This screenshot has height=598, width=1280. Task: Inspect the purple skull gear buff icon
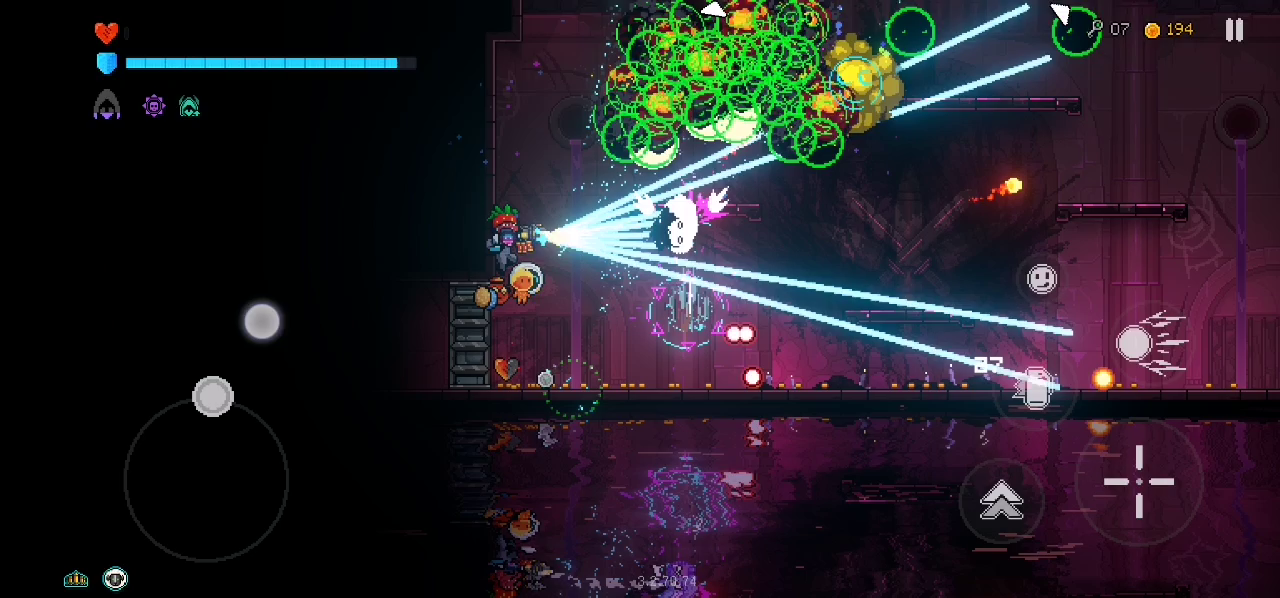click(x=154, y=105)
